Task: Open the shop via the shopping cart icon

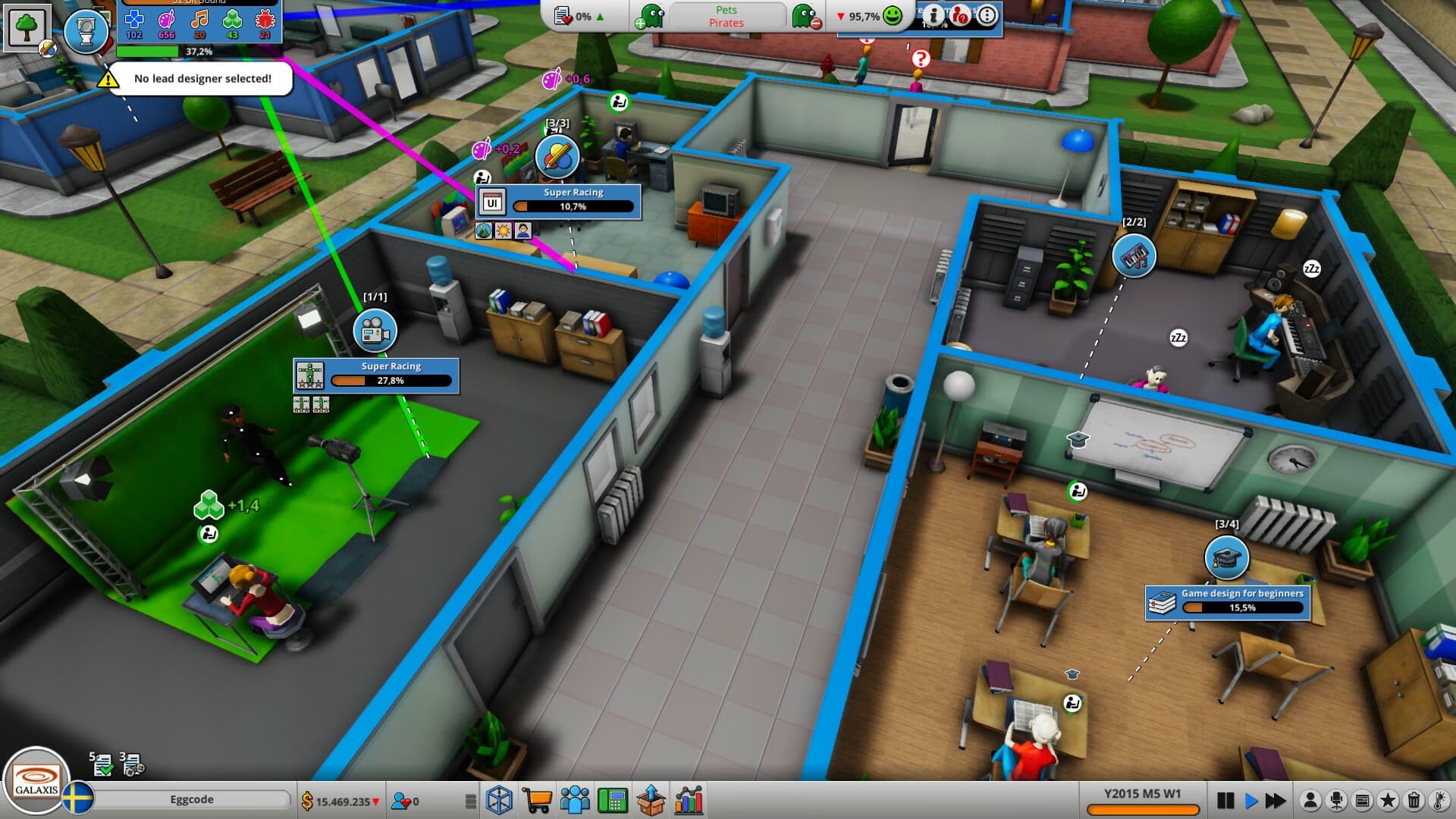Action: pos(538,800)
